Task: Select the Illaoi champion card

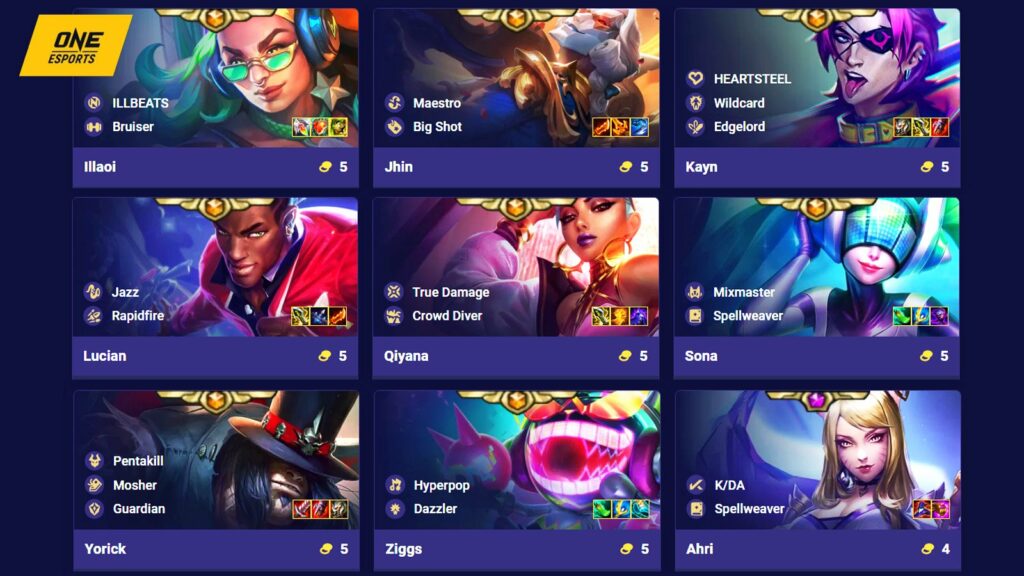Action: 215,97
